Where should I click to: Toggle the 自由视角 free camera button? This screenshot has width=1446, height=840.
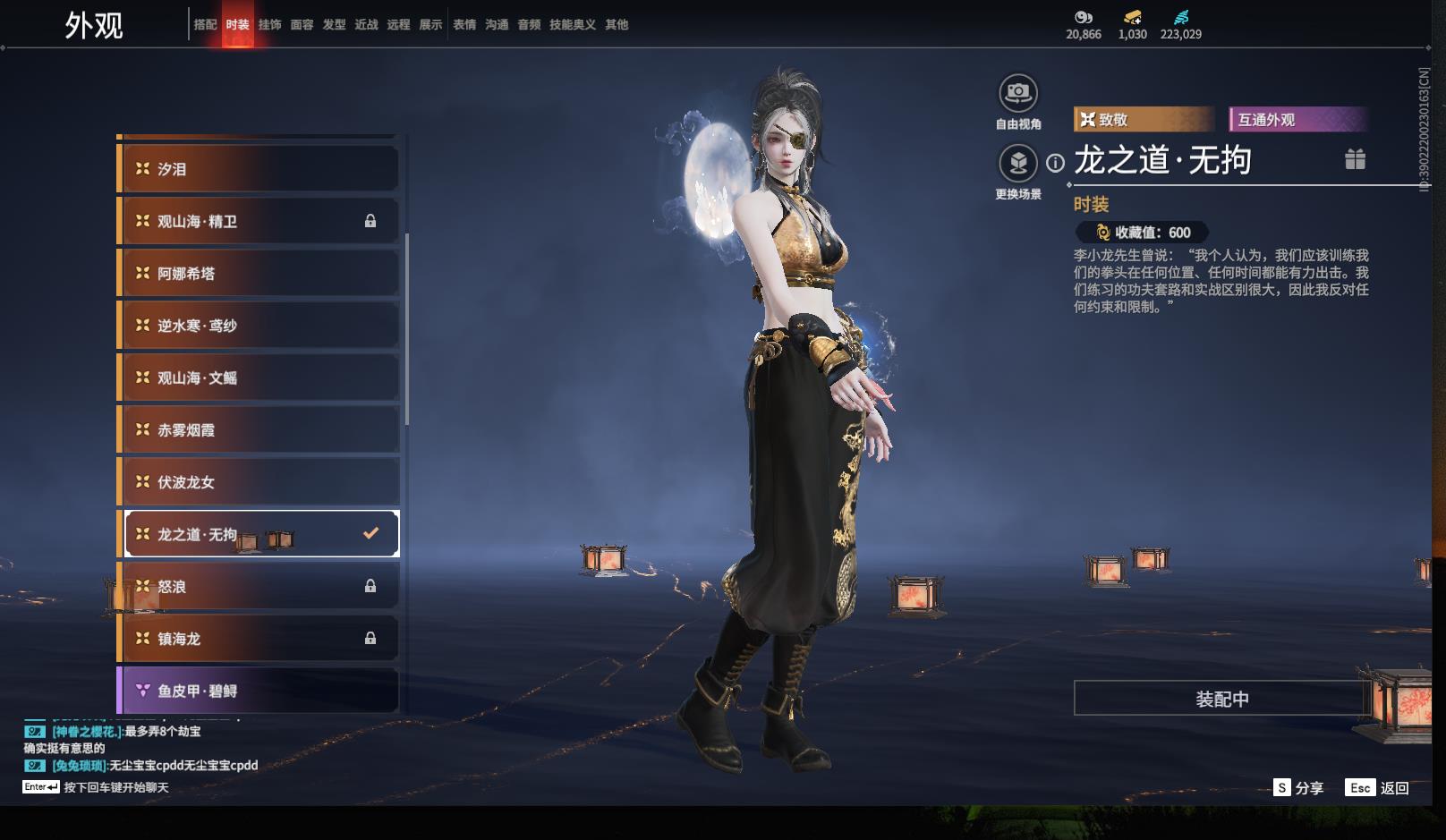click(1017, 93)
